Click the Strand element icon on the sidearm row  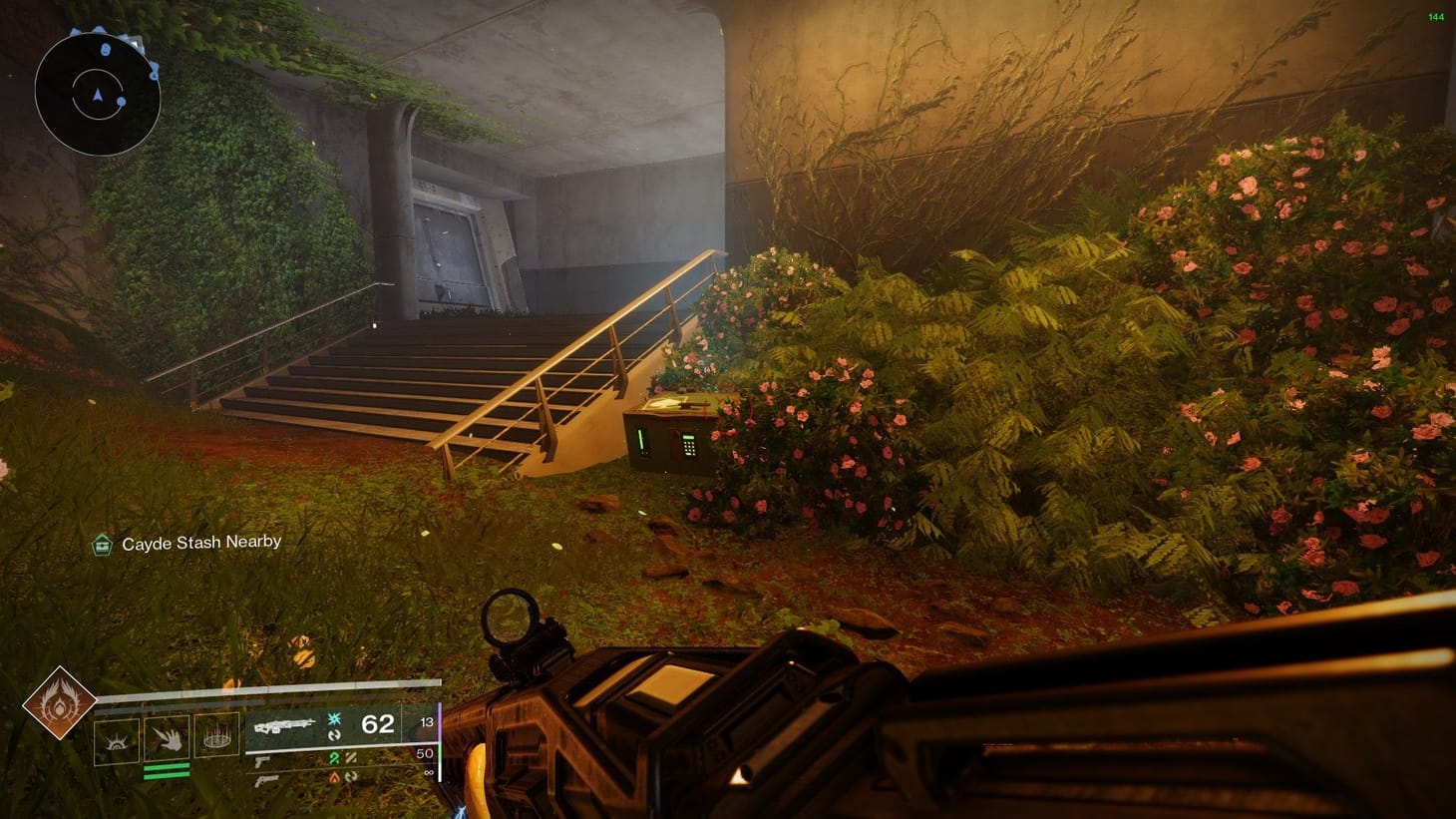coord(335,758)
